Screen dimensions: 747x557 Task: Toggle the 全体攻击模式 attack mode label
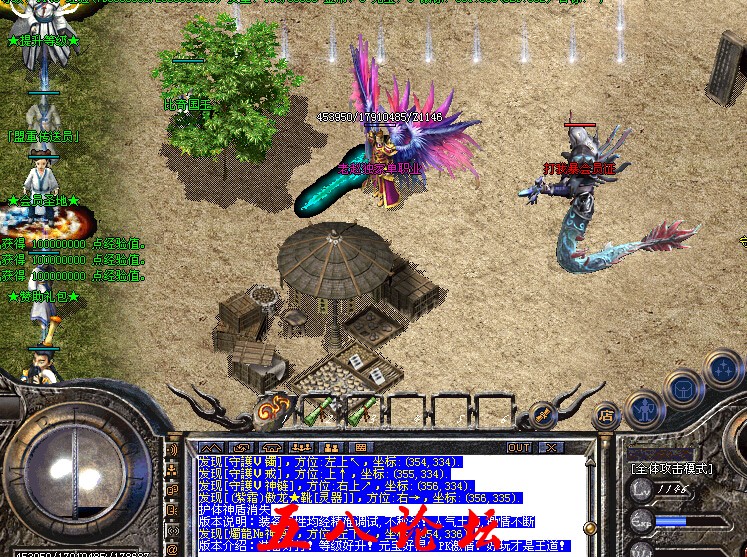[x=671, y=467]
